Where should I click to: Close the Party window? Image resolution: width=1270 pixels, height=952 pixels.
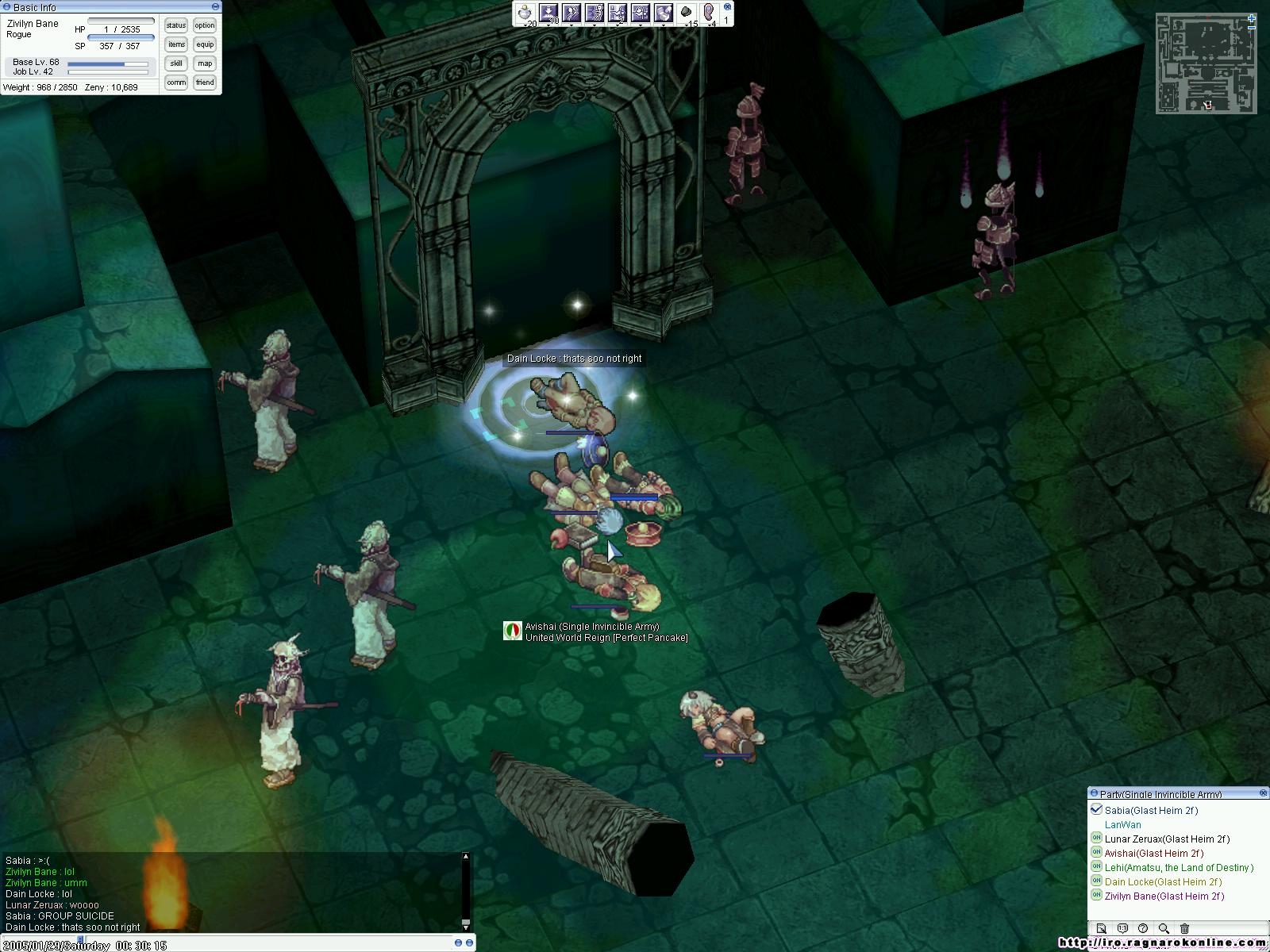click(x=1263, y=793)
